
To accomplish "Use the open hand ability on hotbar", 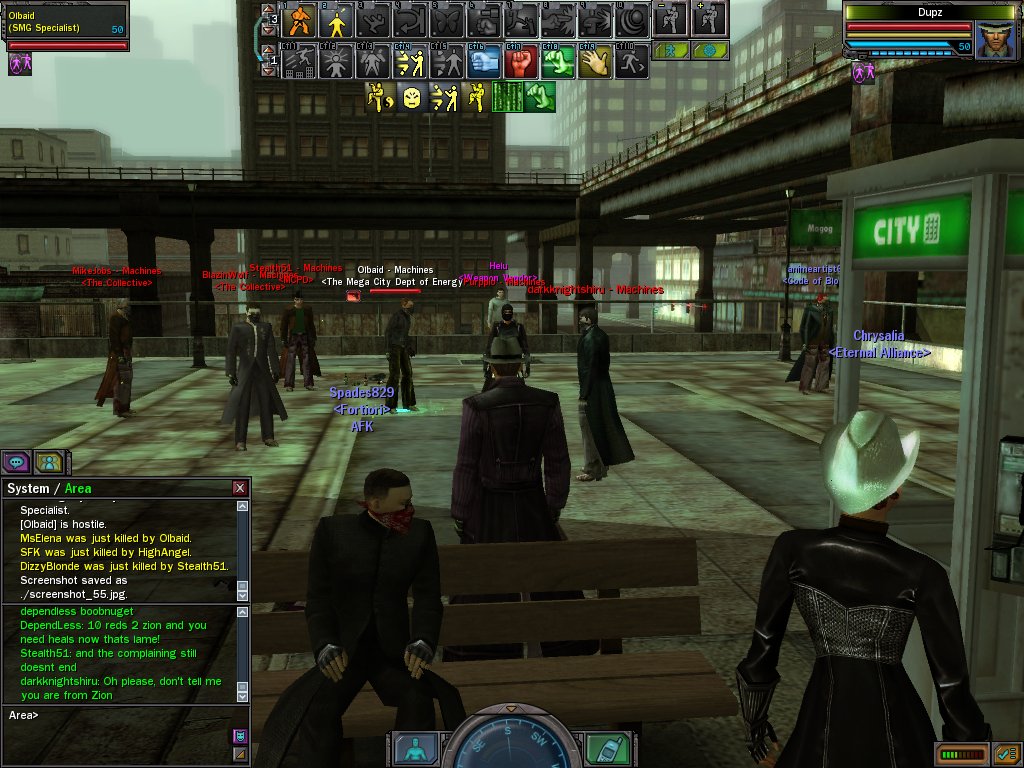I will point(595,62).
